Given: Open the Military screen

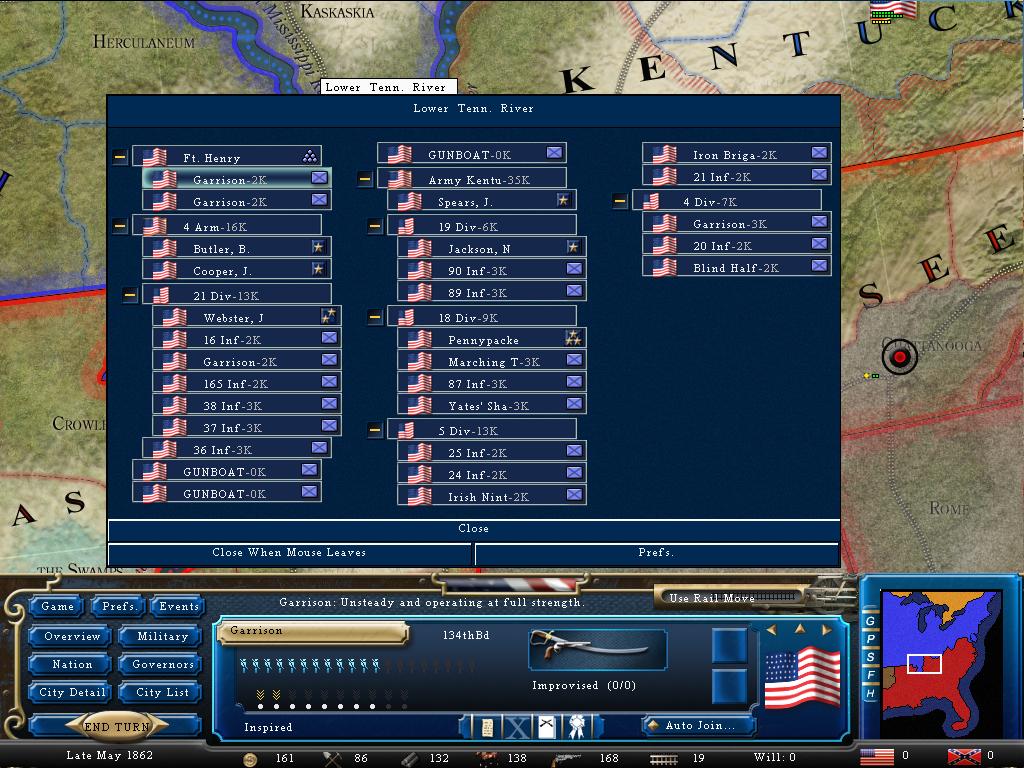Looking at the screenshot, I should pyautogui.click(x=162, y=637).
